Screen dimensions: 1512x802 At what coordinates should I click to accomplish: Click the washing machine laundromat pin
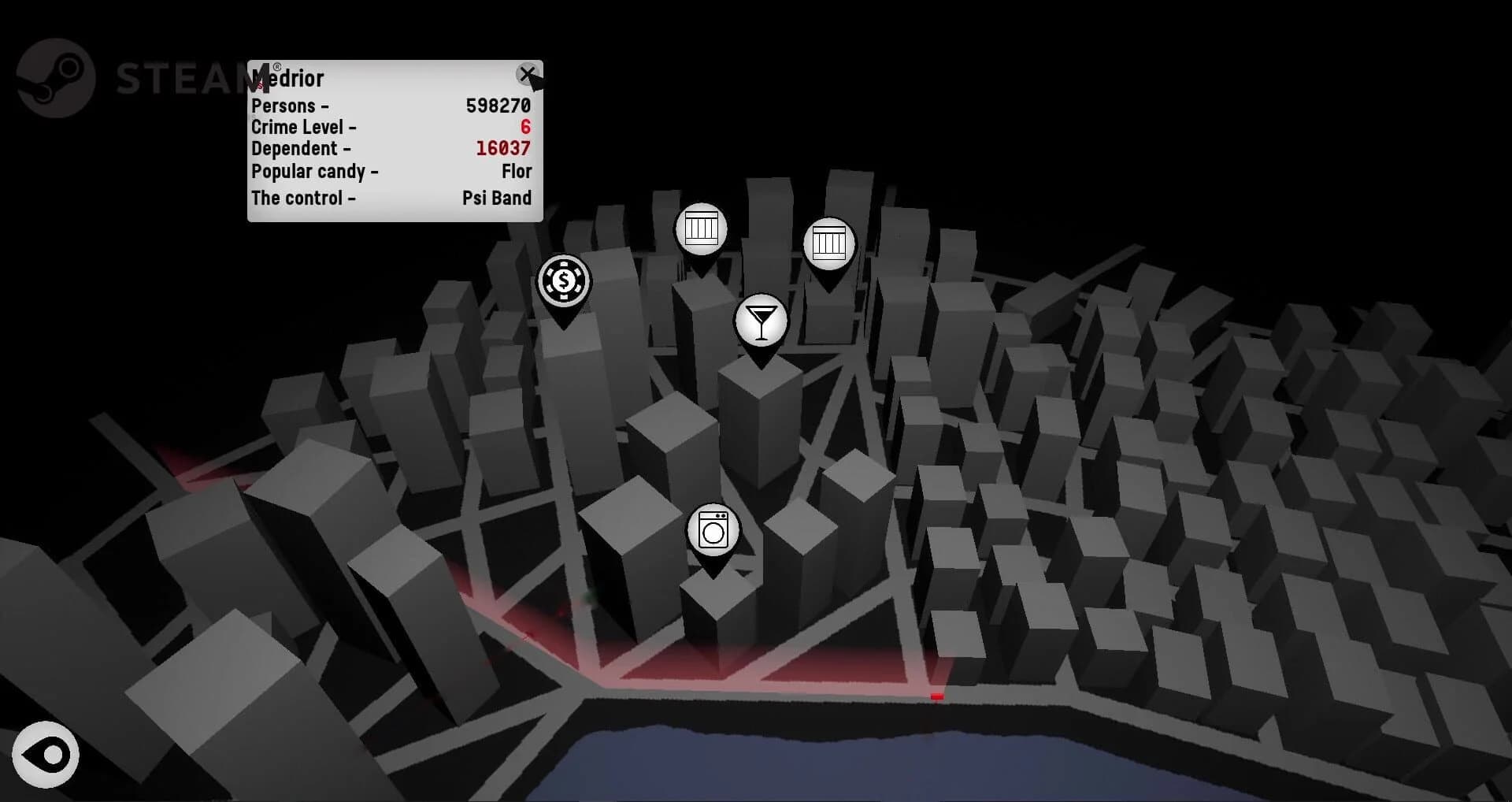(713, 529)
